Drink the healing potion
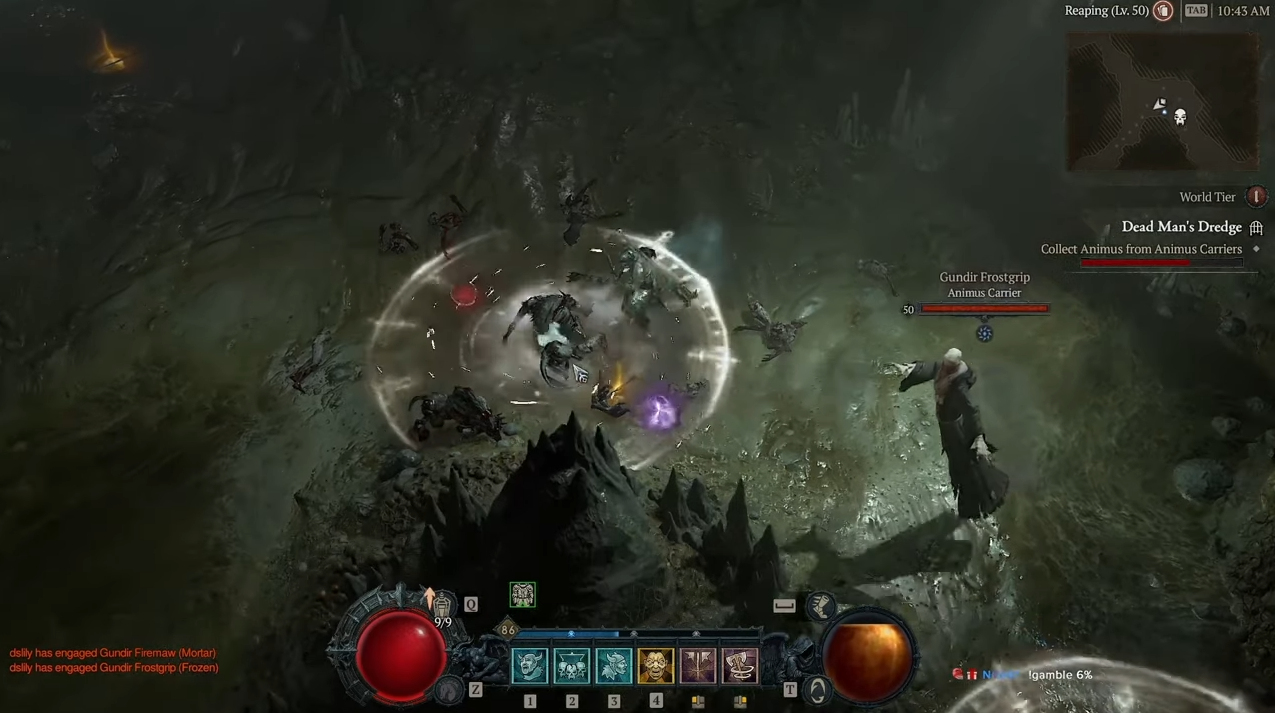The image size is (1275, 713). tap(442, 603)
